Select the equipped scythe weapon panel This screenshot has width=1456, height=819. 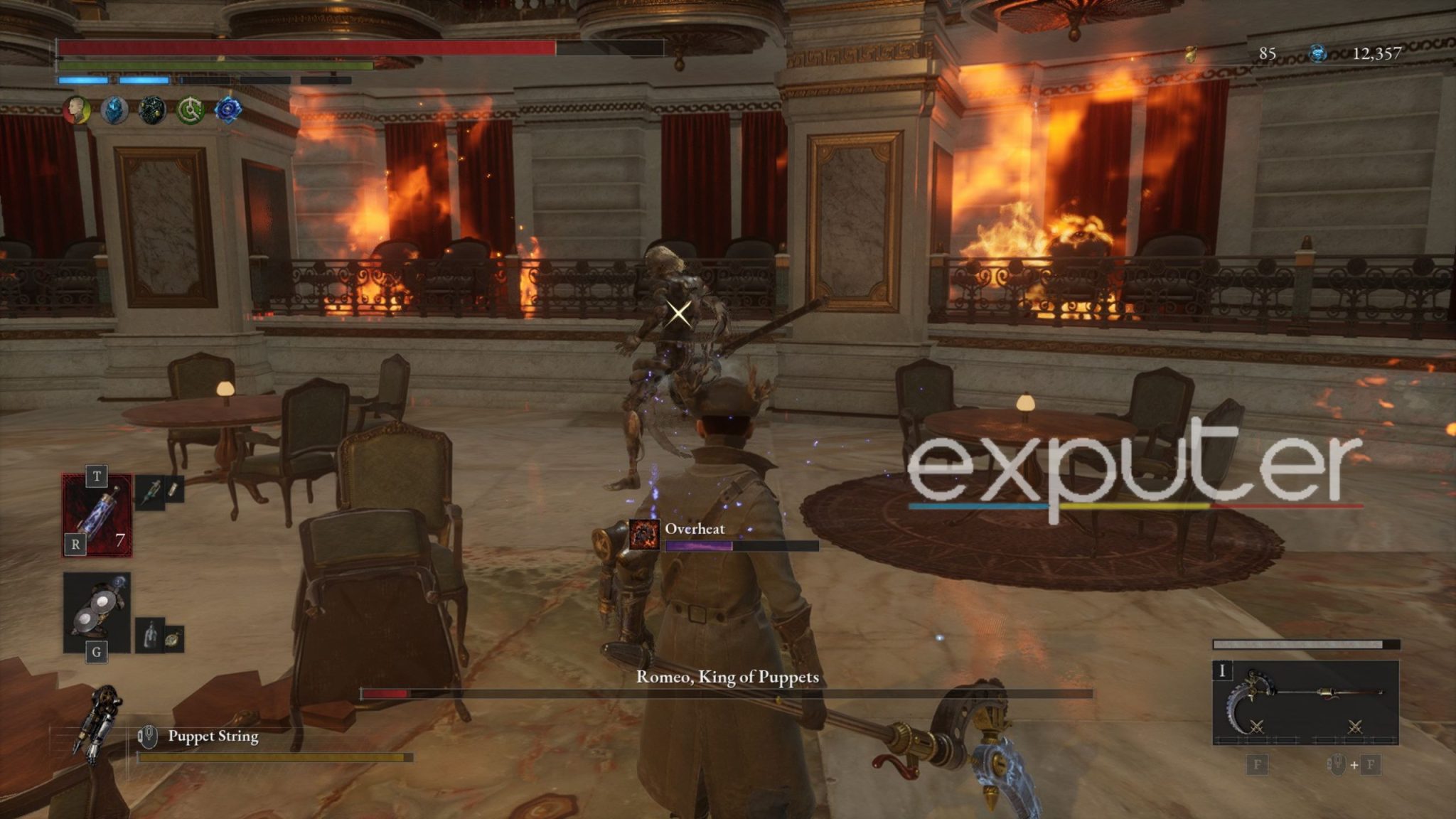pyautogui.click(x=1305, y=702)
